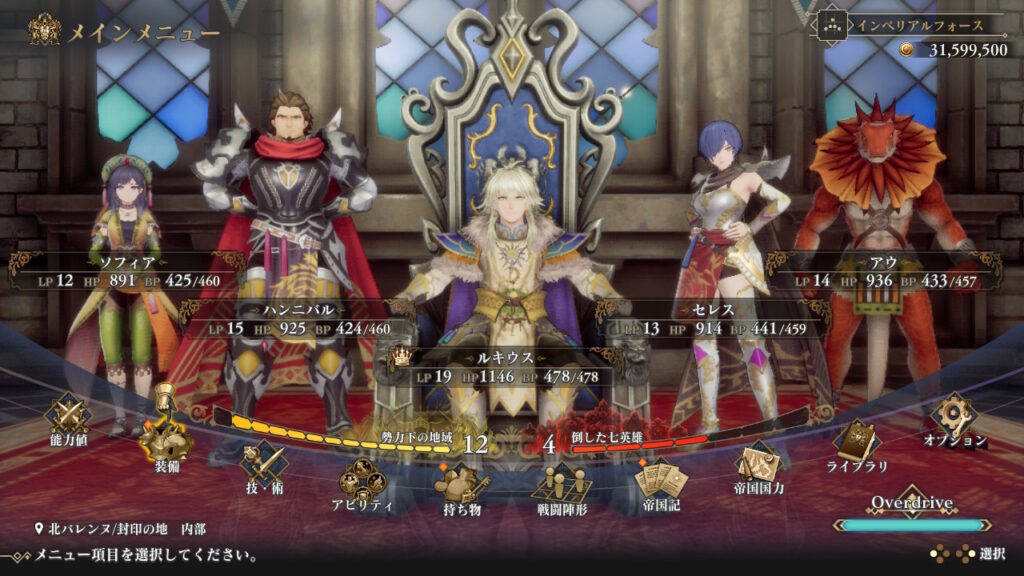Choose ハンニバル's status panel
This screenshot has width=1024, height=576.
tap(299, 318)
